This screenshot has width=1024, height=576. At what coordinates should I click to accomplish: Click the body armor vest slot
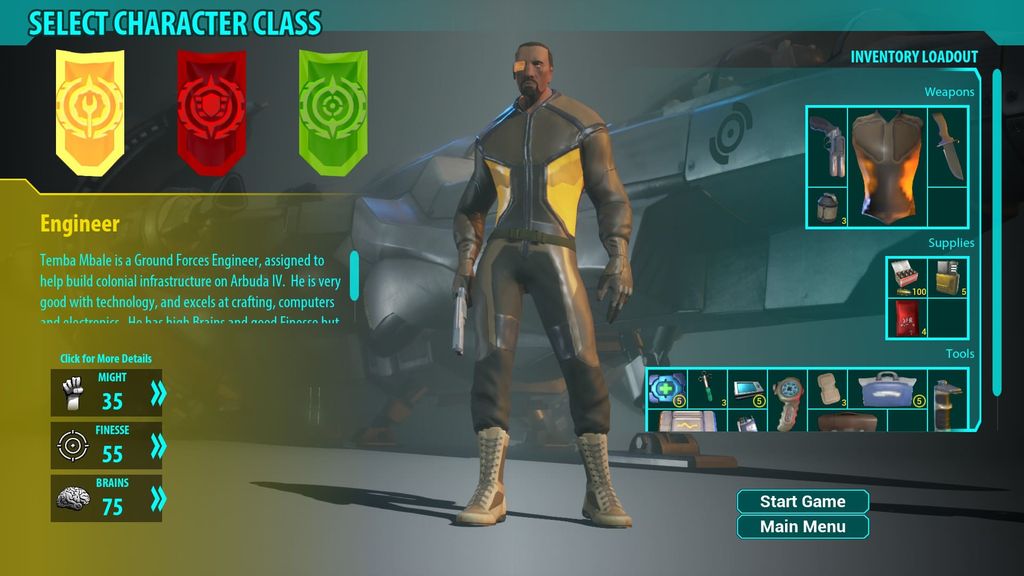tap(887, 165)
